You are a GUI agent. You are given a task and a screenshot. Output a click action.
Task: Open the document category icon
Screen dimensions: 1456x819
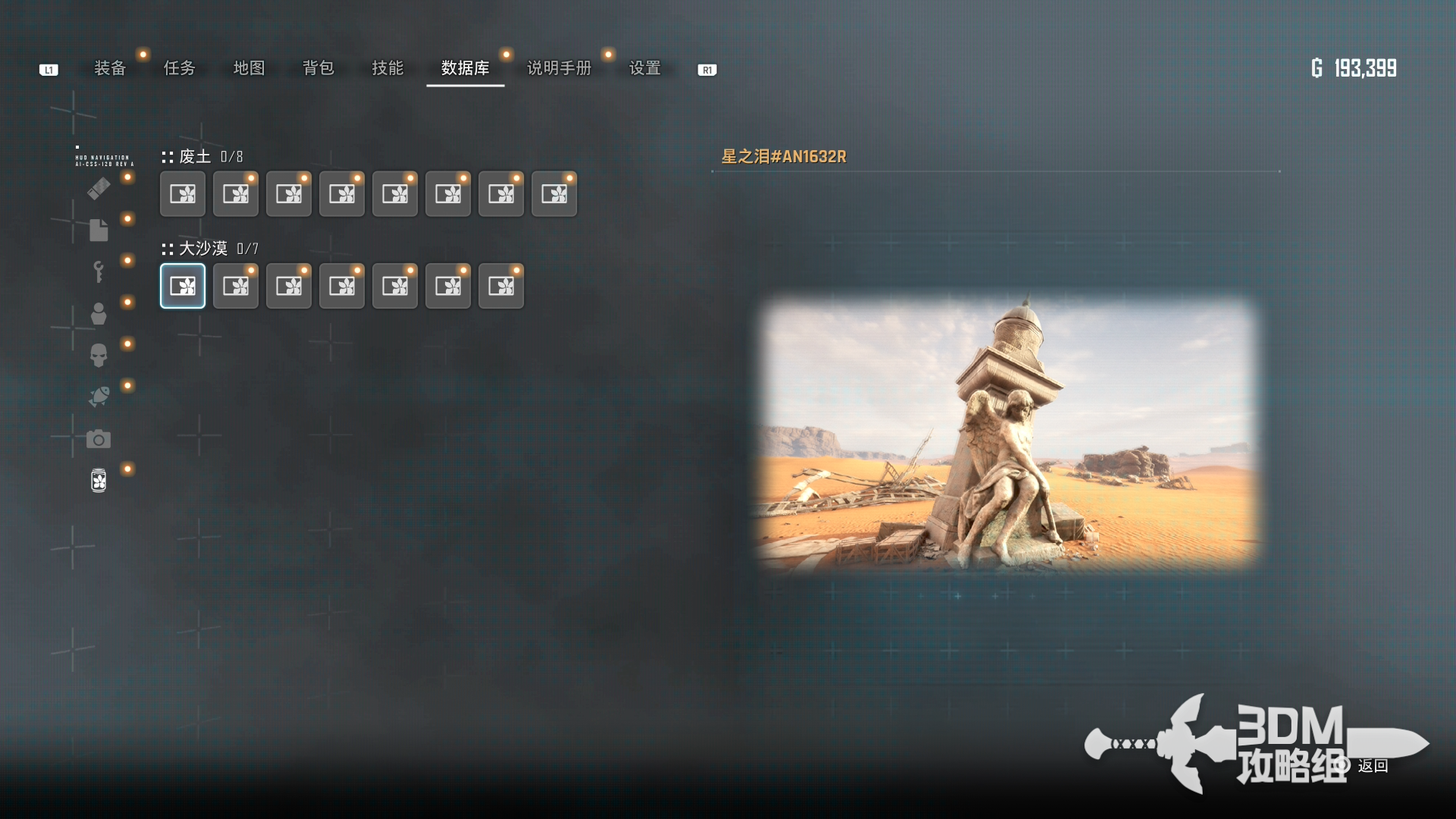click(x=99, y=230)
